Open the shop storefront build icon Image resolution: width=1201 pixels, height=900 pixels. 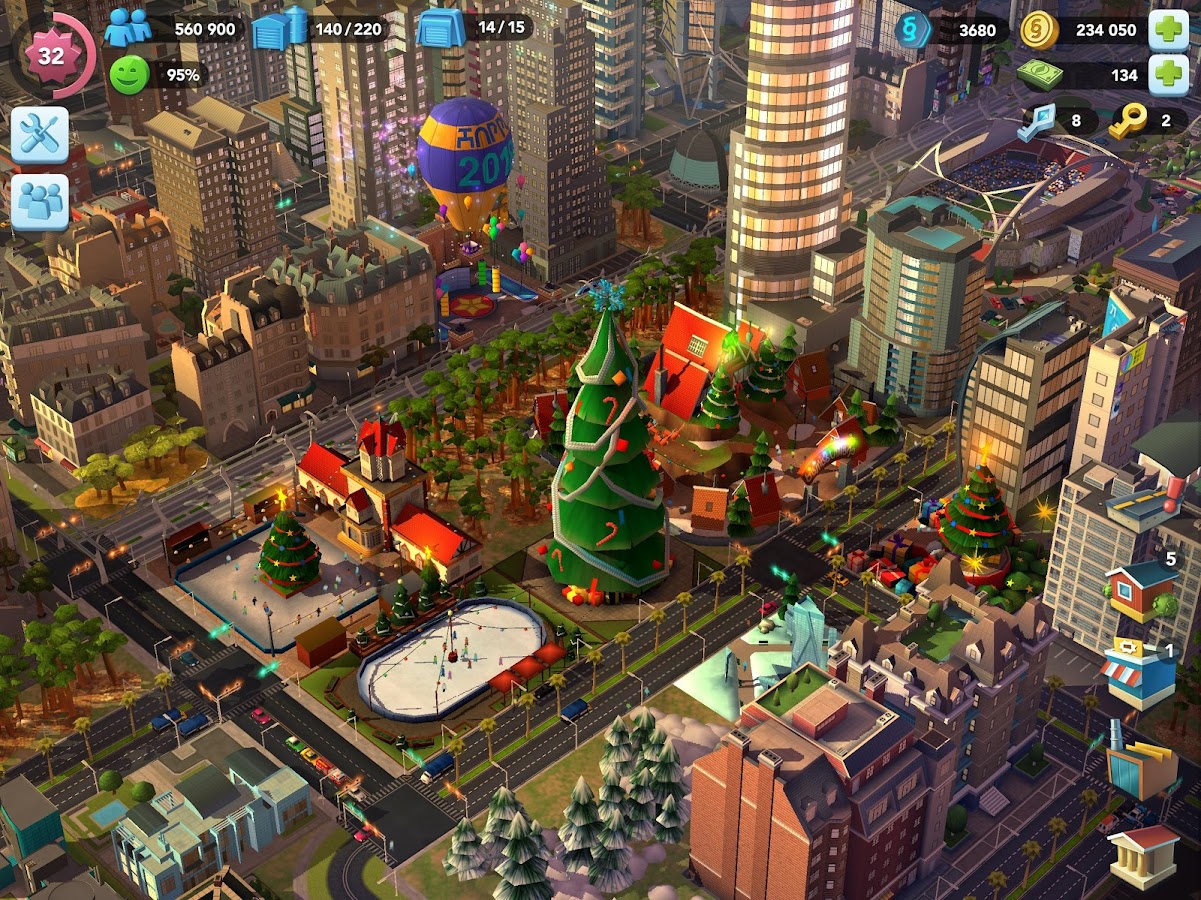(x=1139, y=672)
